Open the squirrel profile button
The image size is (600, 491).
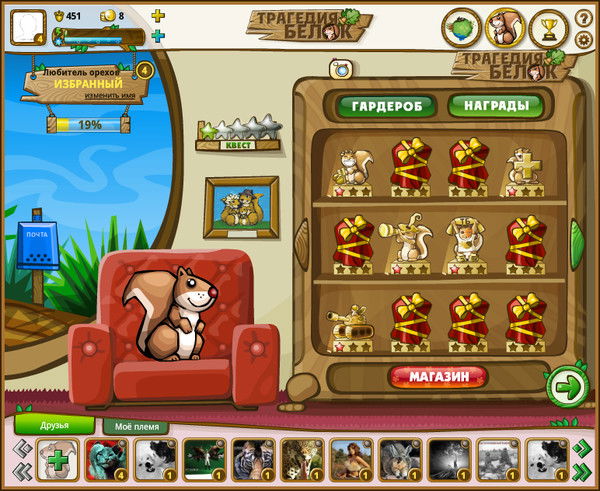tap(506, 28)
